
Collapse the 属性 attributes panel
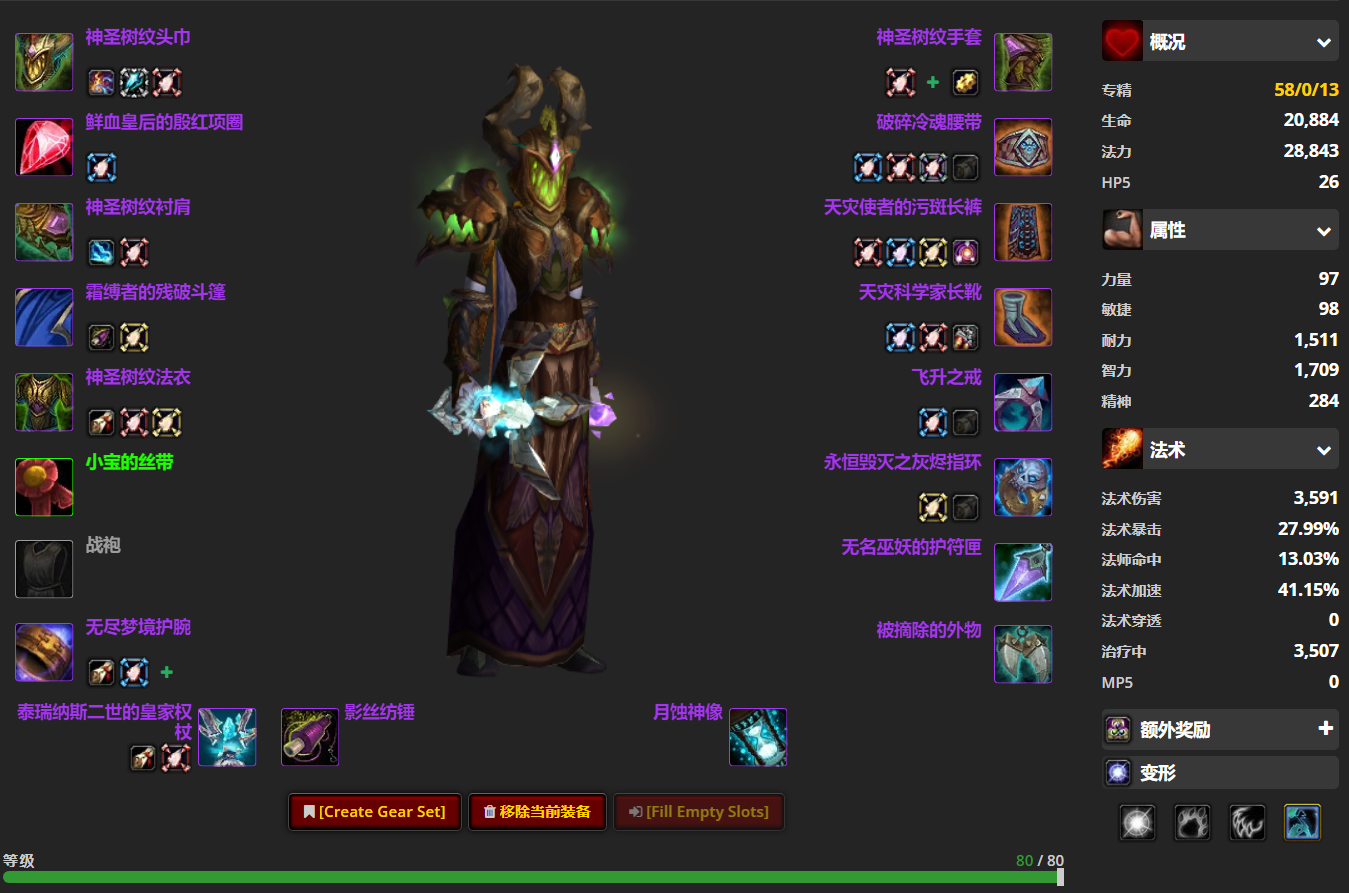point(1322,230)
